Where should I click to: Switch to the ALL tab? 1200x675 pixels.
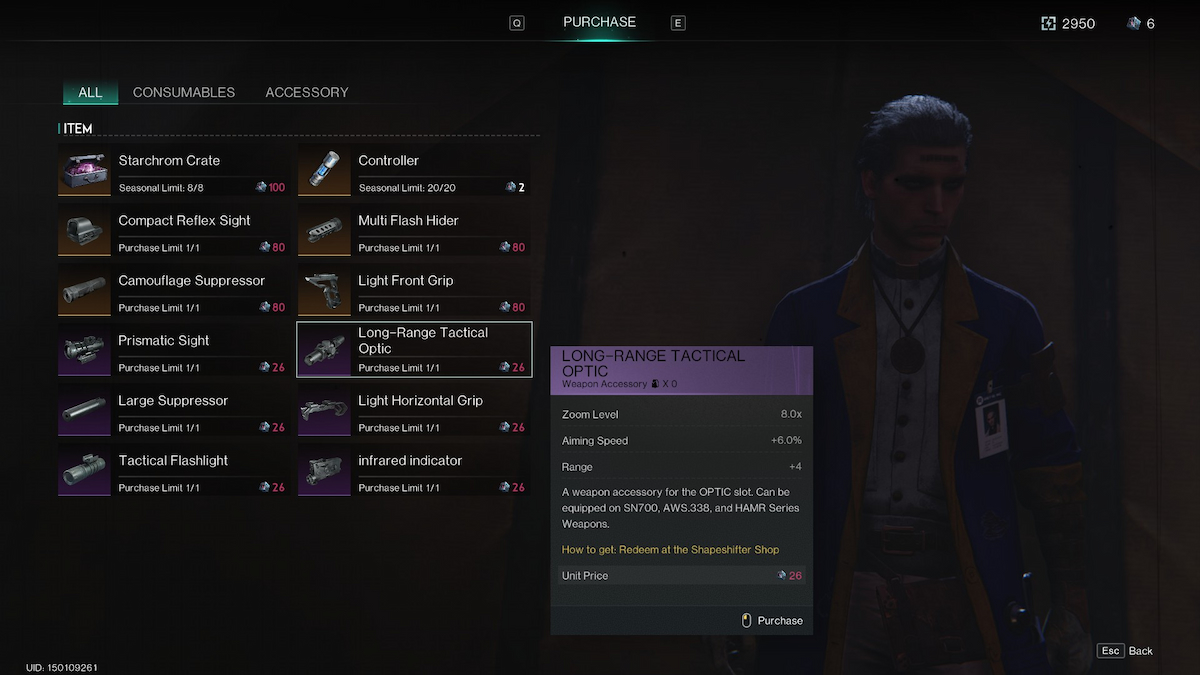tap(90, 92)
